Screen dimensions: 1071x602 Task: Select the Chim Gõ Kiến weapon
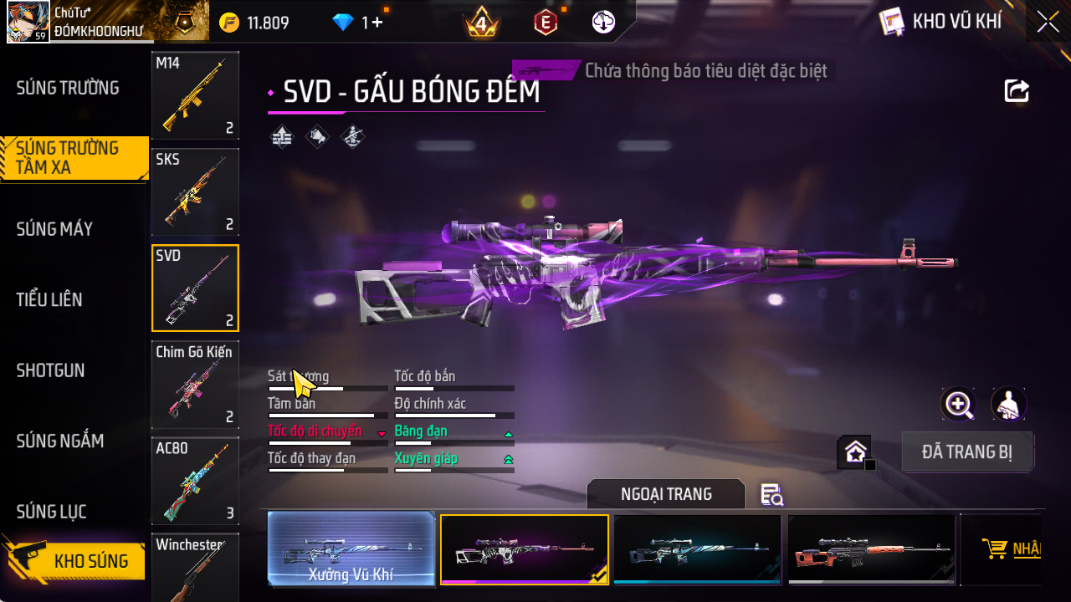pos(195,385)
